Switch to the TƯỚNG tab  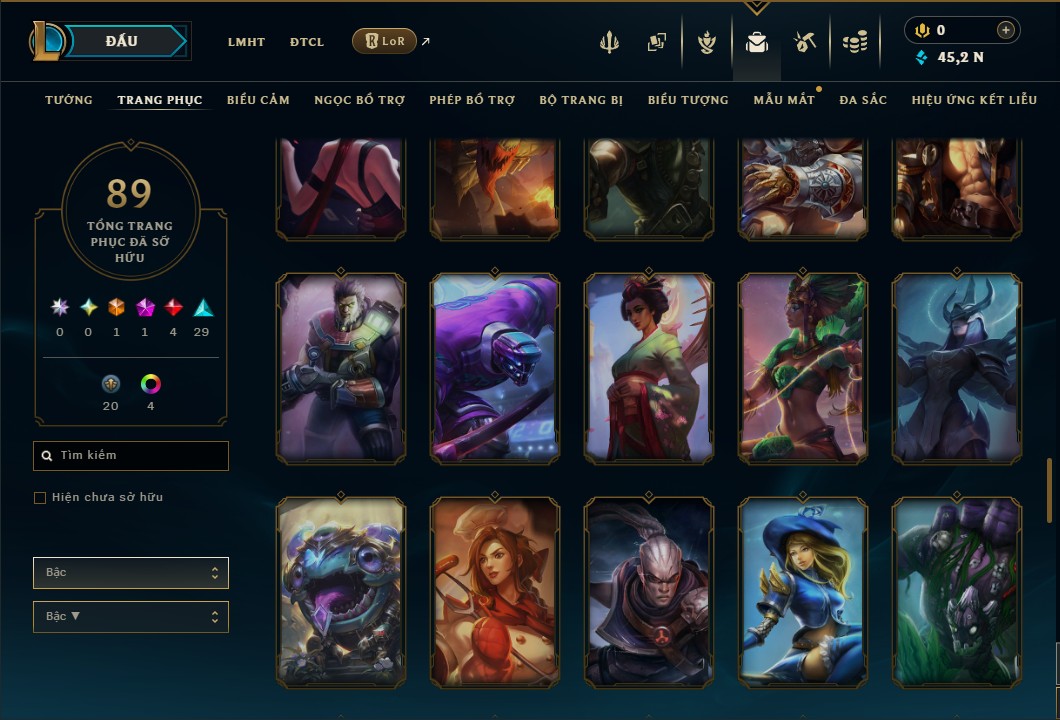point(69,100)
